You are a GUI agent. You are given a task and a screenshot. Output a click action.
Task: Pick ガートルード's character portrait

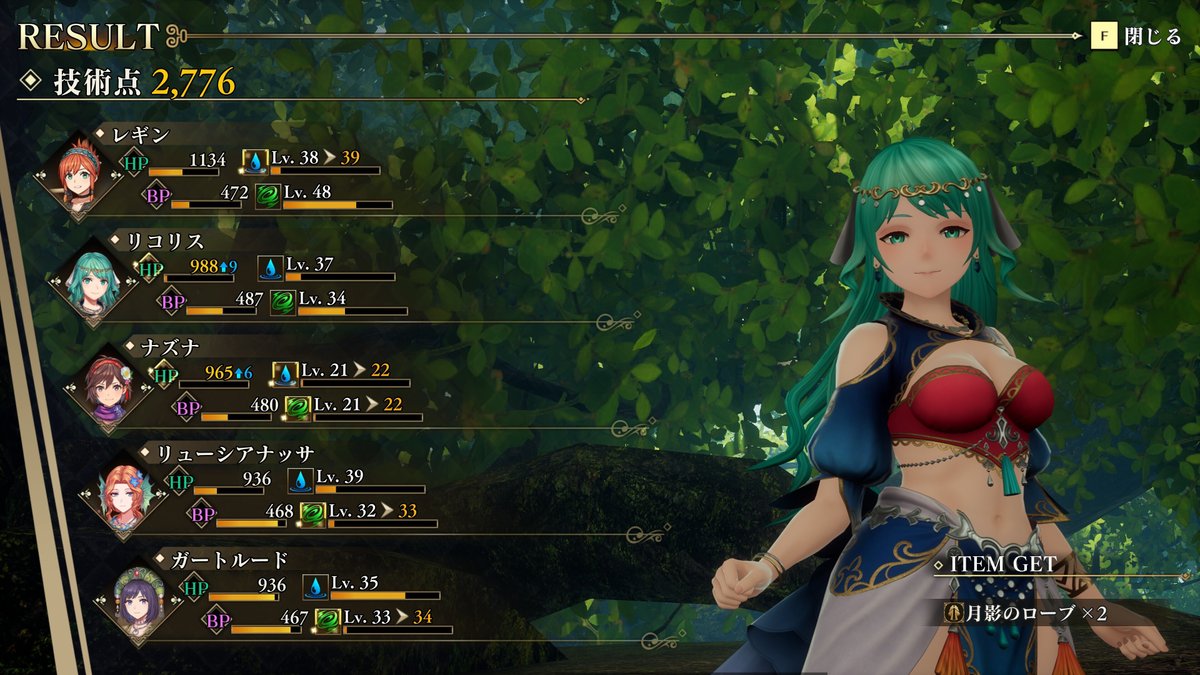click(x=137, y=599)
